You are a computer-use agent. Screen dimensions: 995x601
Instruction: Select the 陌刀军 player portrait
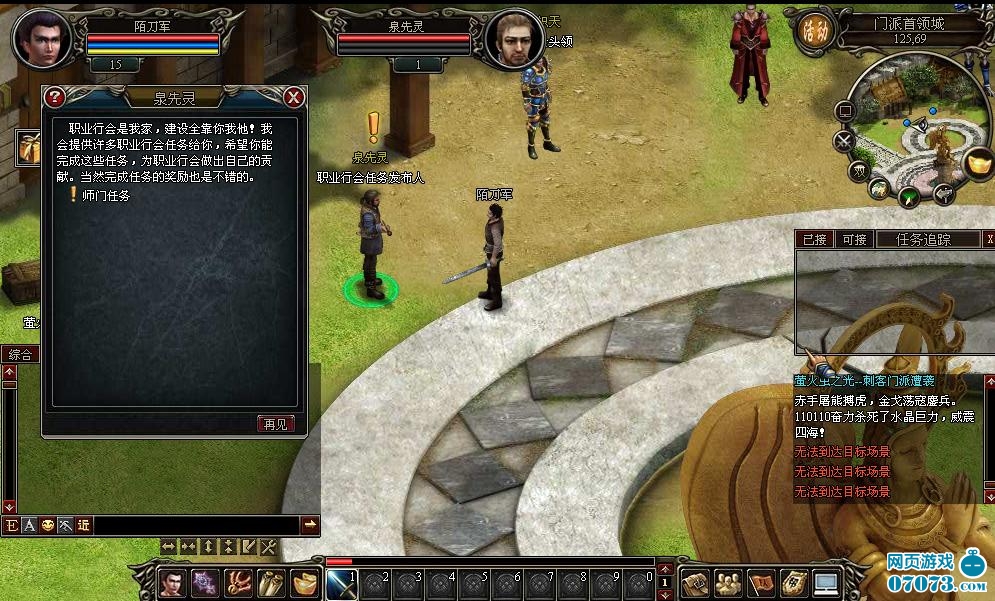coord(41,38)
